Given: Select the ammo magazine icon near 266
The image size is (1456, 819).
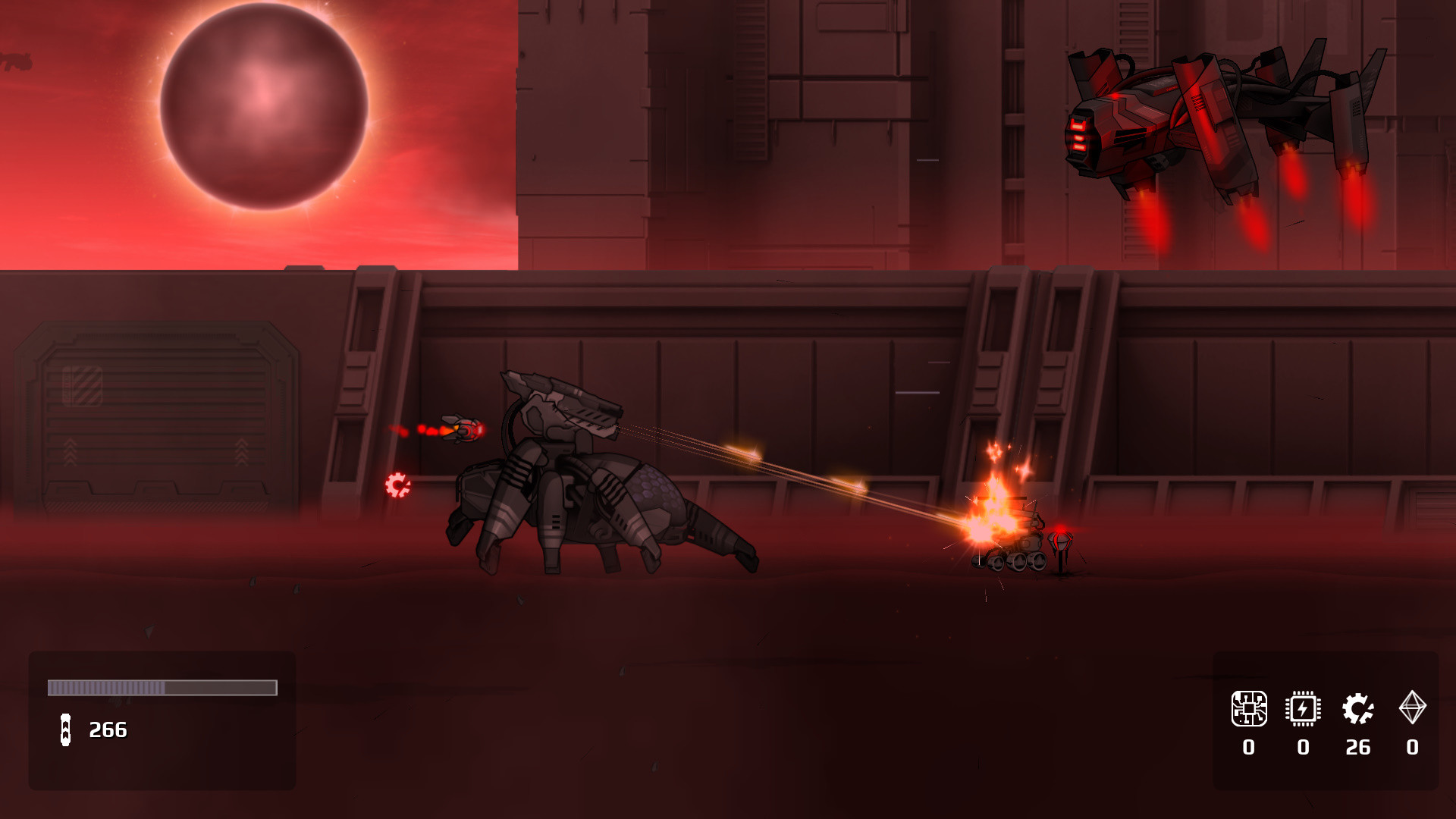Looking at the screenshot, I should (x=67, y=730).
